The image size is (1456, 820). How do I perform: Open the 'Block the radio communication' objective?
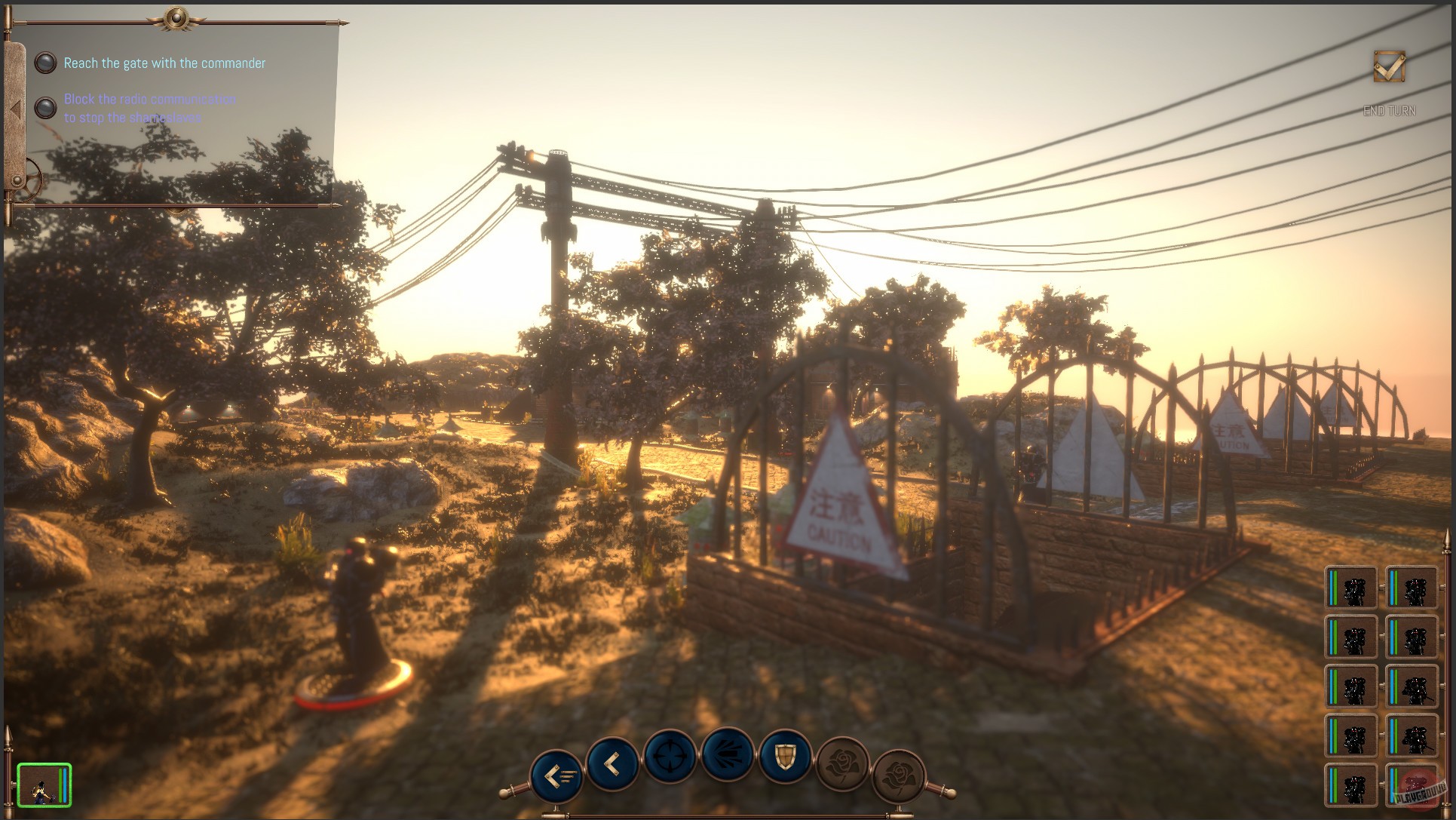151,108
